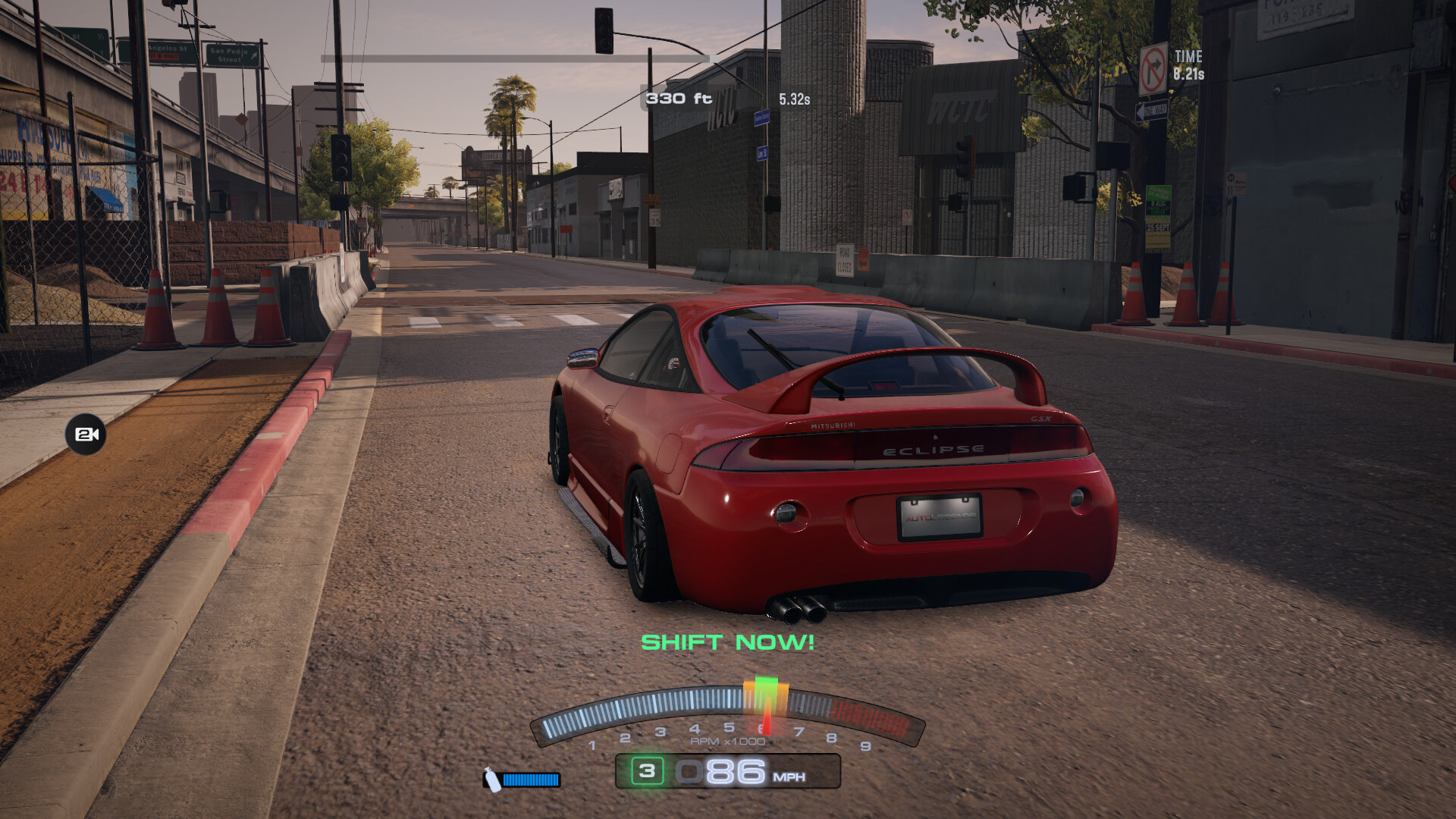Toggle the SHIFT NOW! indicator

click(728, 642)
